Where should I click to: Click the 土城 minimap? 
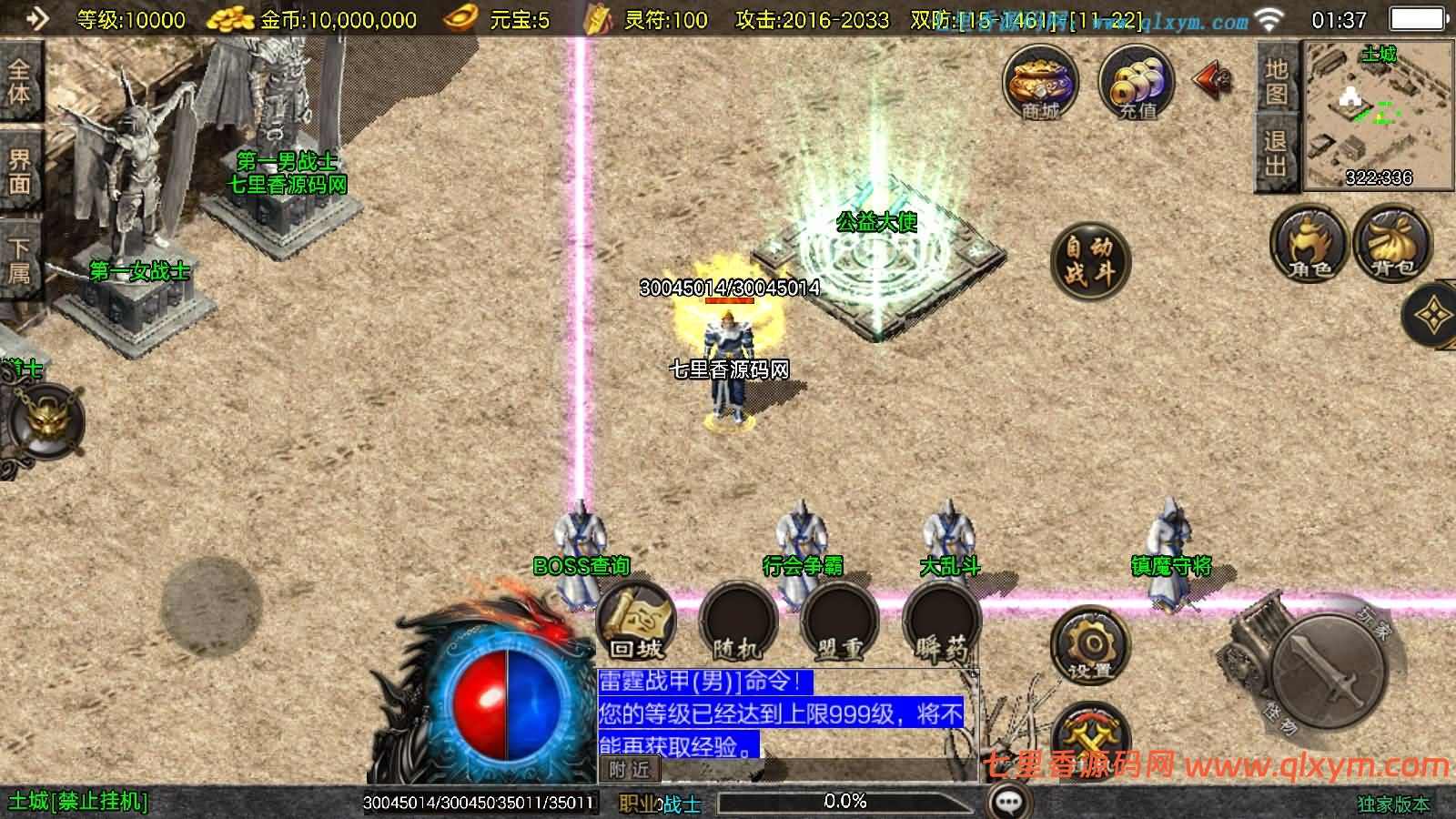point(1379,116)
